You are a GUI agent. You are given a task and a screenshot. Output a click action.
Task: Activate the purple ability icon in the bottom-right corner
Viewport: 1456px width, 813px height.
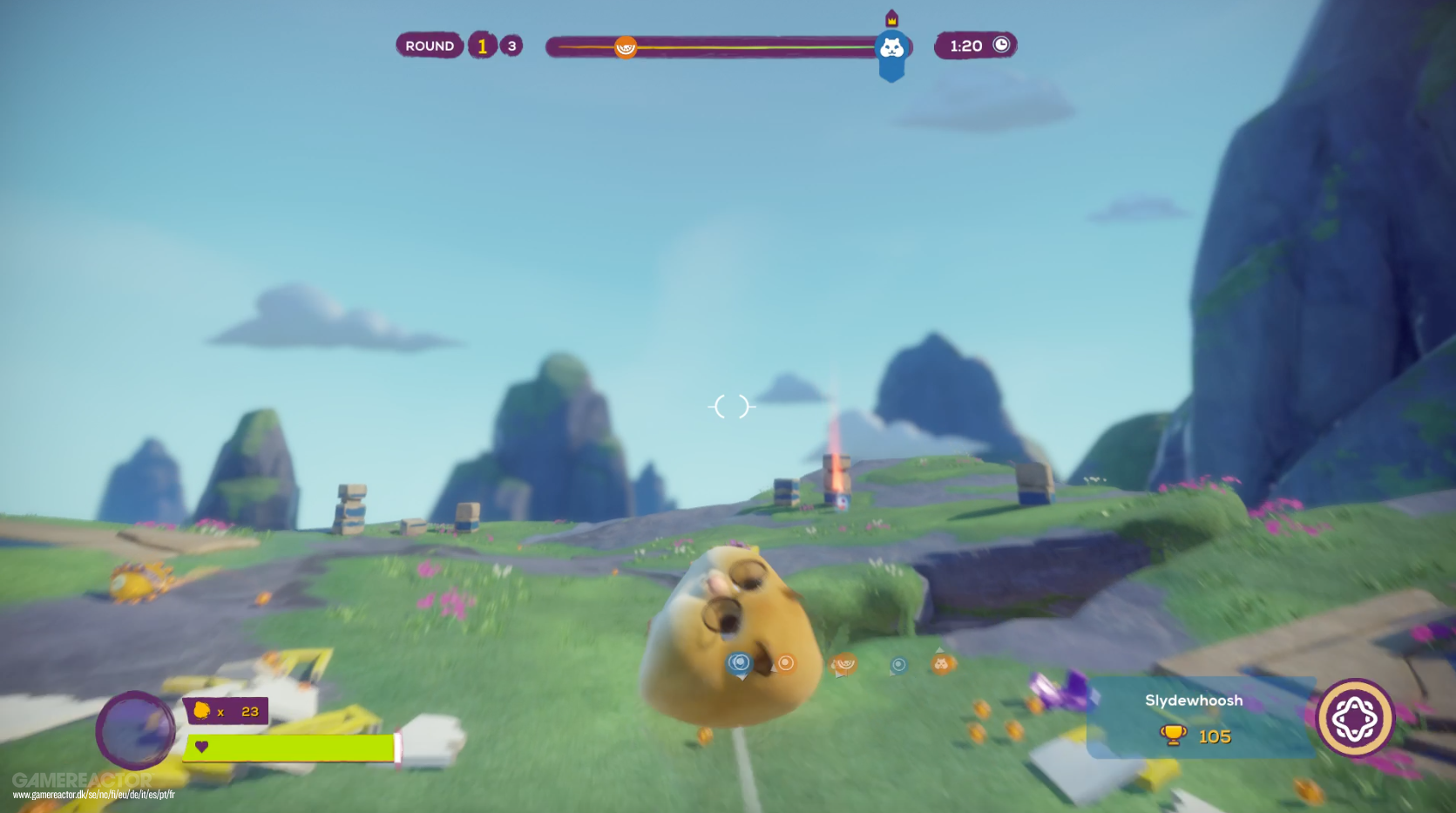coord(1356,717)
